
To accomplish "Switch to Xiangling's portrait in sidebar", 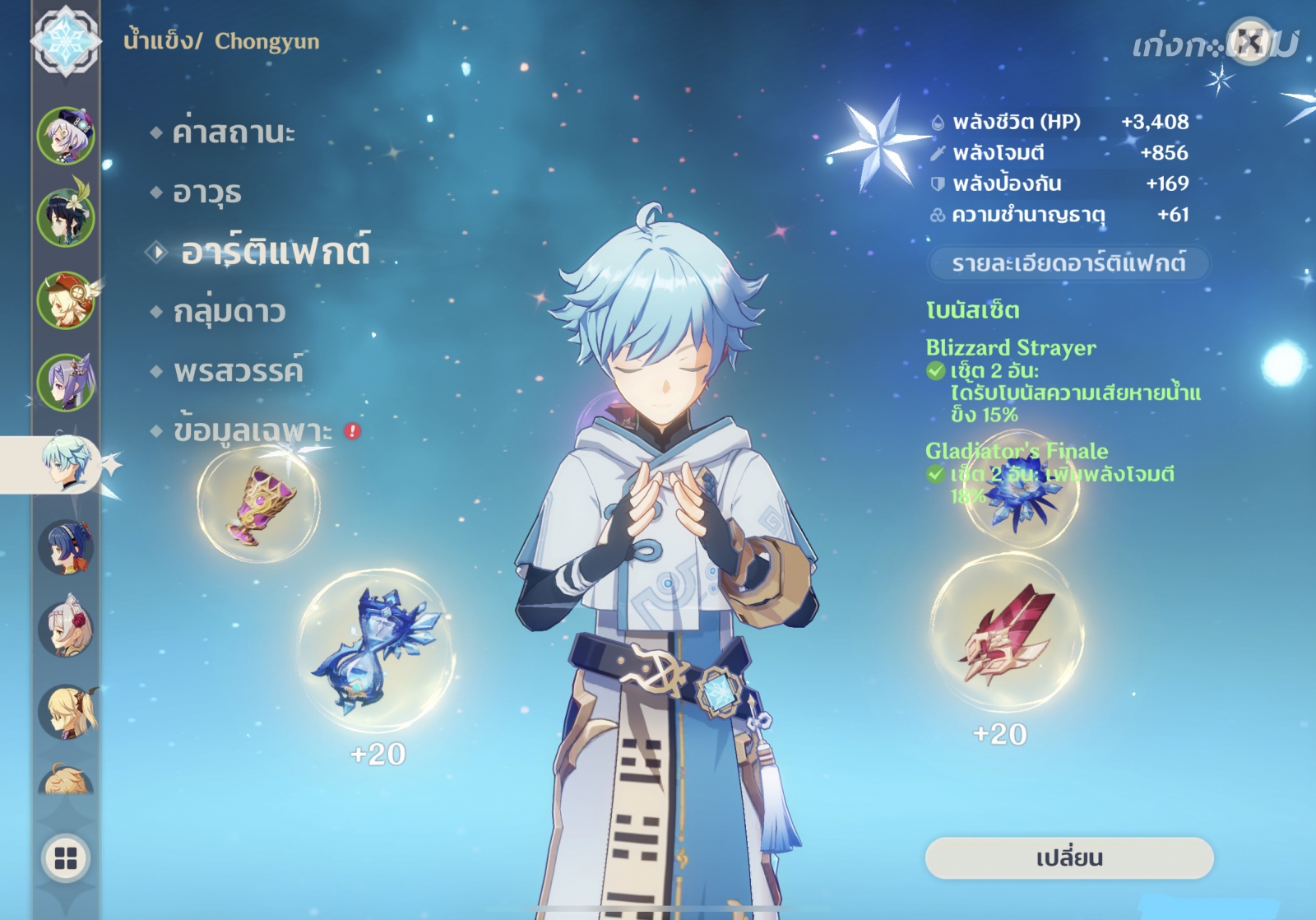I will point(66,546).
